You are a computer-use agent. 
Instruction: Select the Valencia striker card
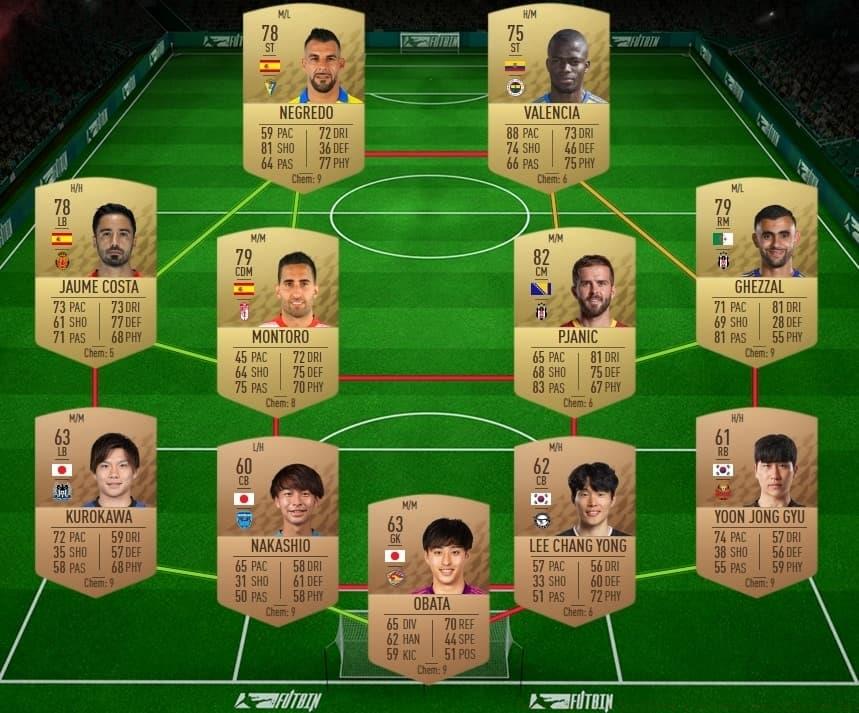coord(548,96)
